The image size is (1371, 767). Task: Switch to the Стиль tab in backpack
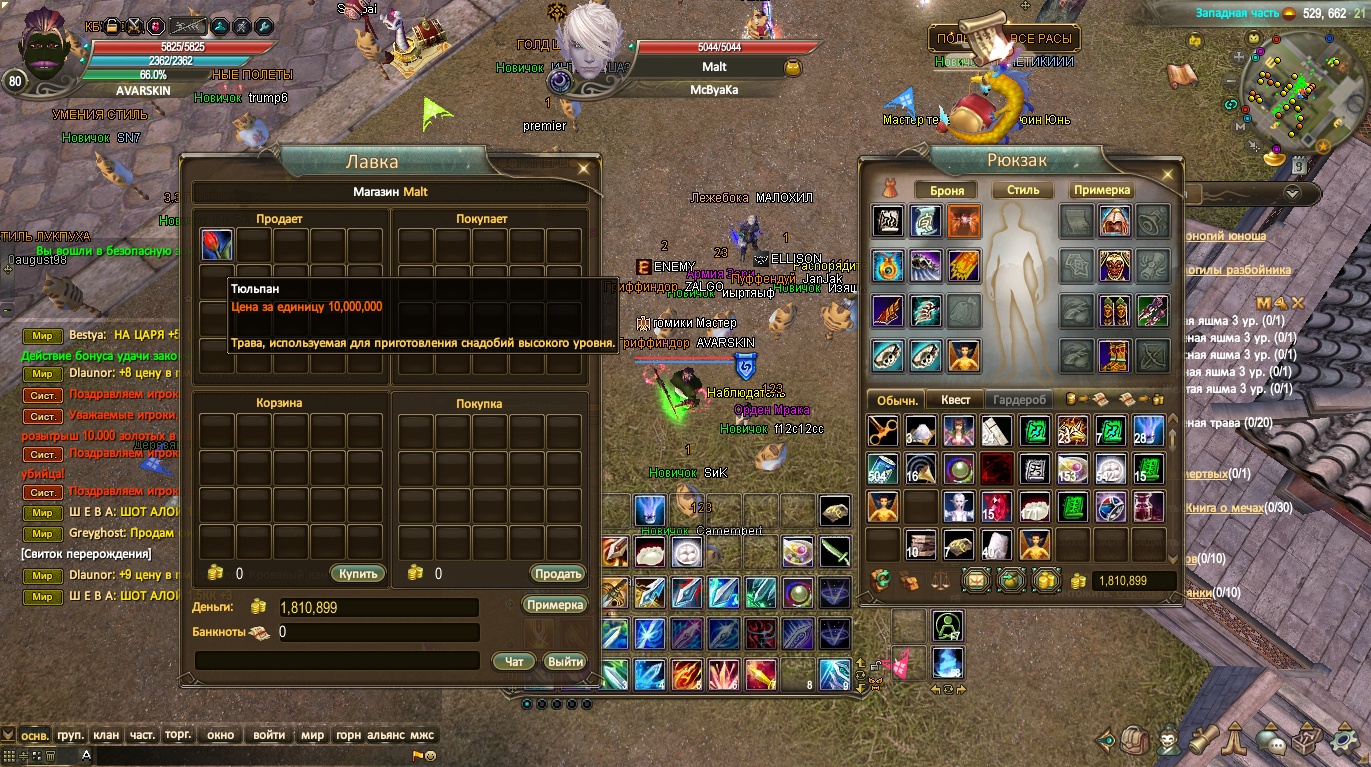(1023, 190)
